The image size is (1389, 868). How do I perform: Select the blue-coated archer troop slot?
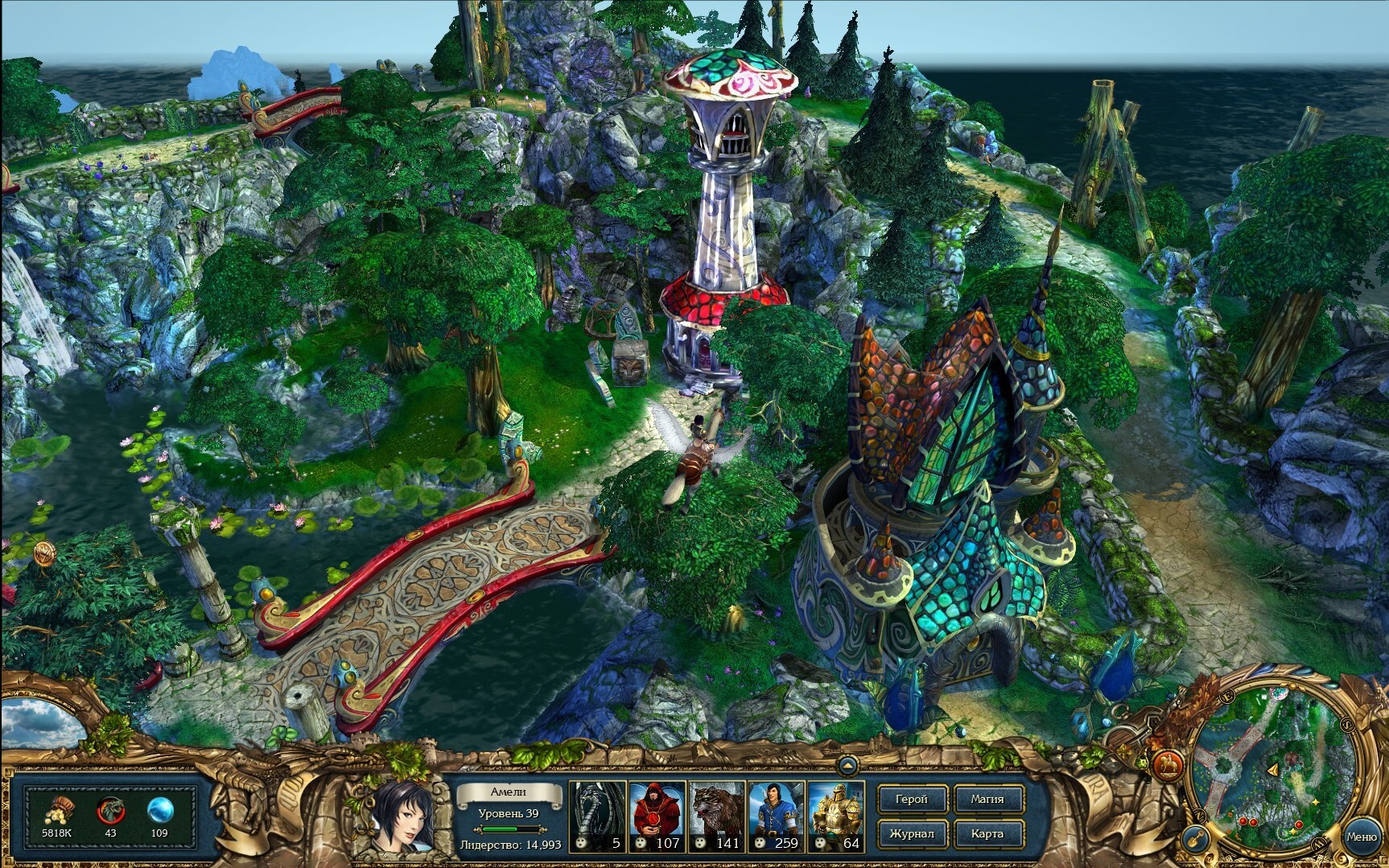pos(775,816)
